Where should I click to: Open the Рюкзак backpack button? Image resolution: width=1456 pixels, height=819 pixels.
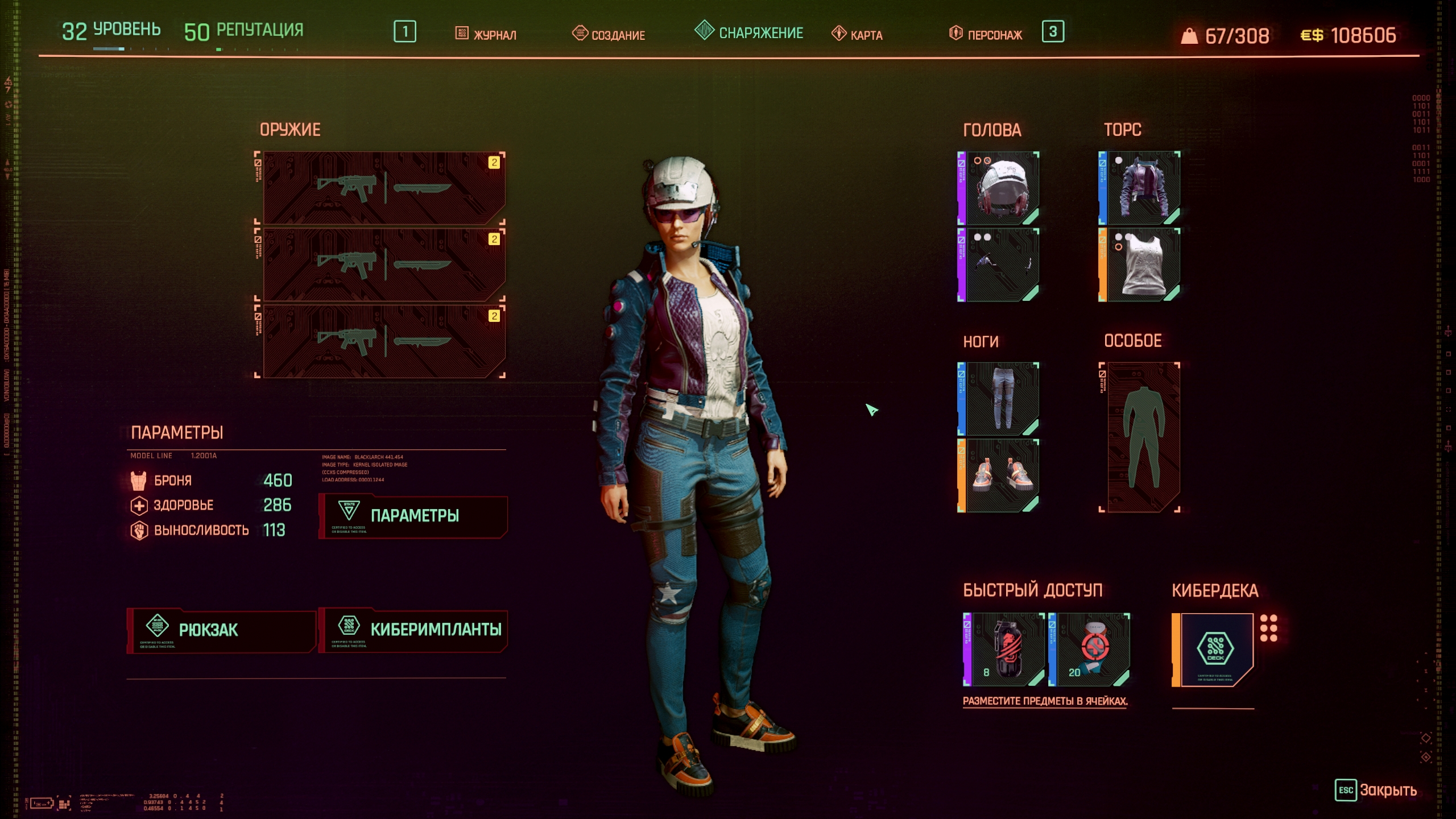coord(221,630)
